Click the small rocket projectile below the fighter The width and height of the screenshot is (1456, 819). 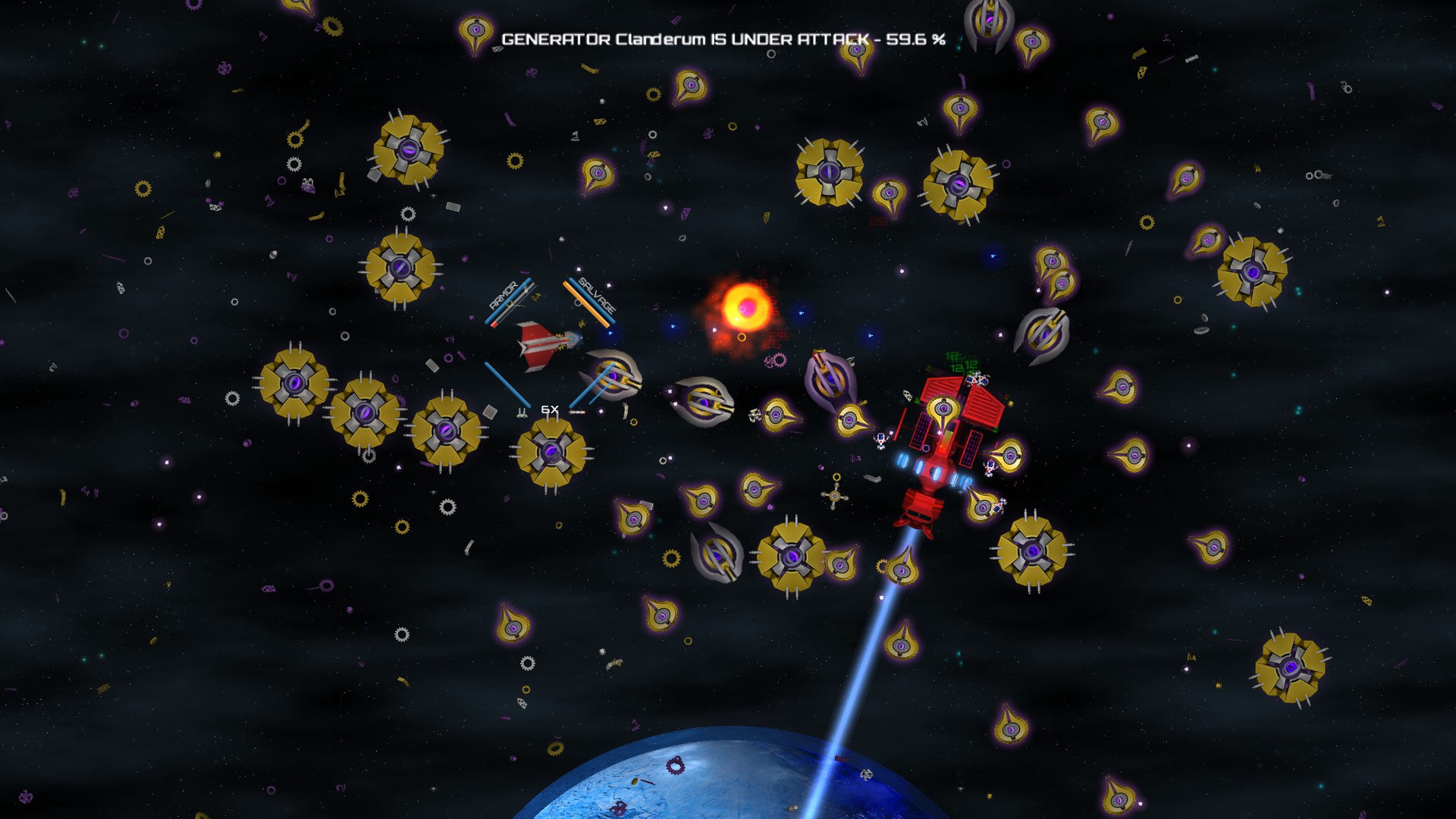(x=578, y=412)
